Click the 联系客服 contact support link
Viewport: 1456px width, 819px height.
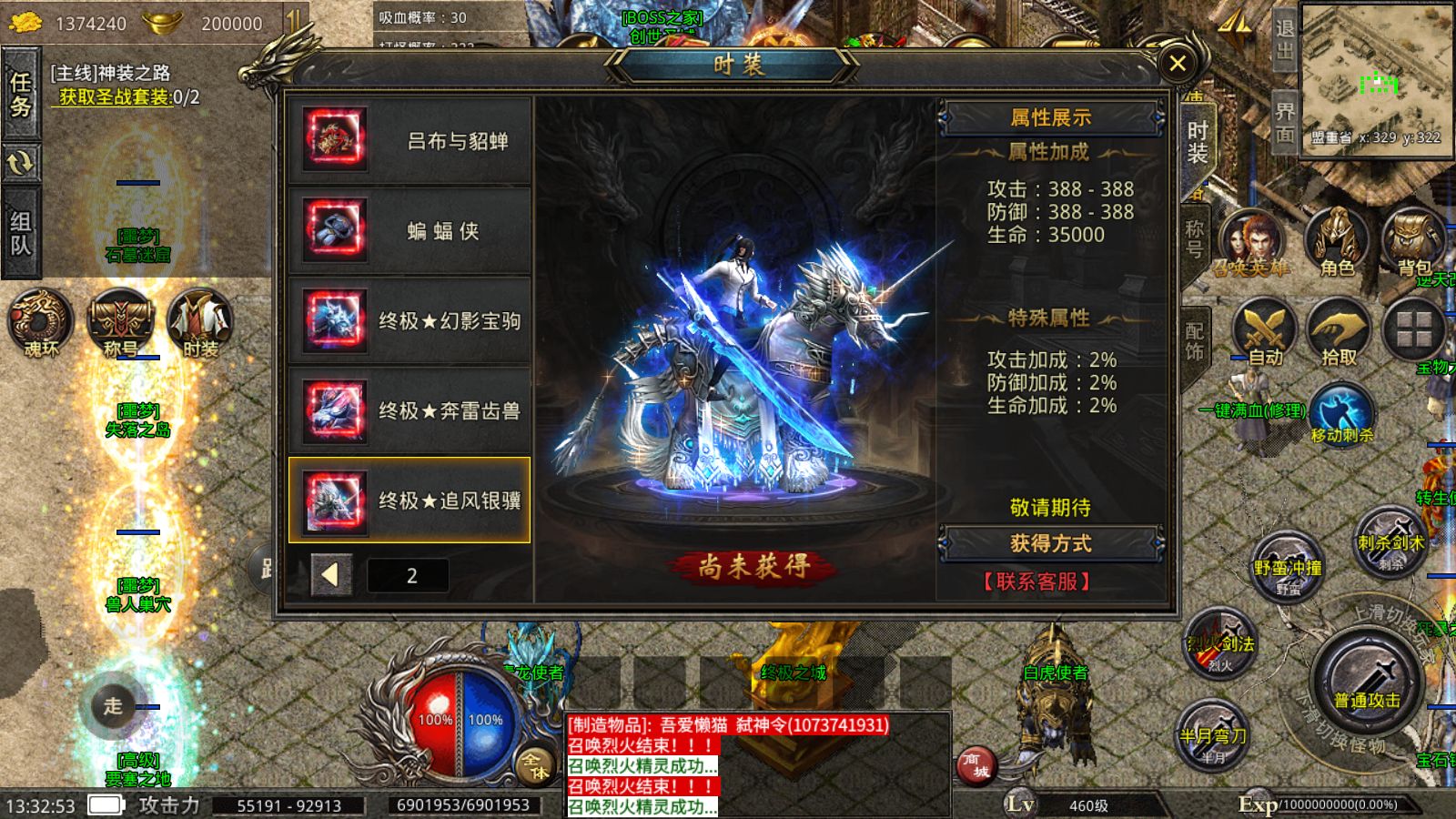1036,582
